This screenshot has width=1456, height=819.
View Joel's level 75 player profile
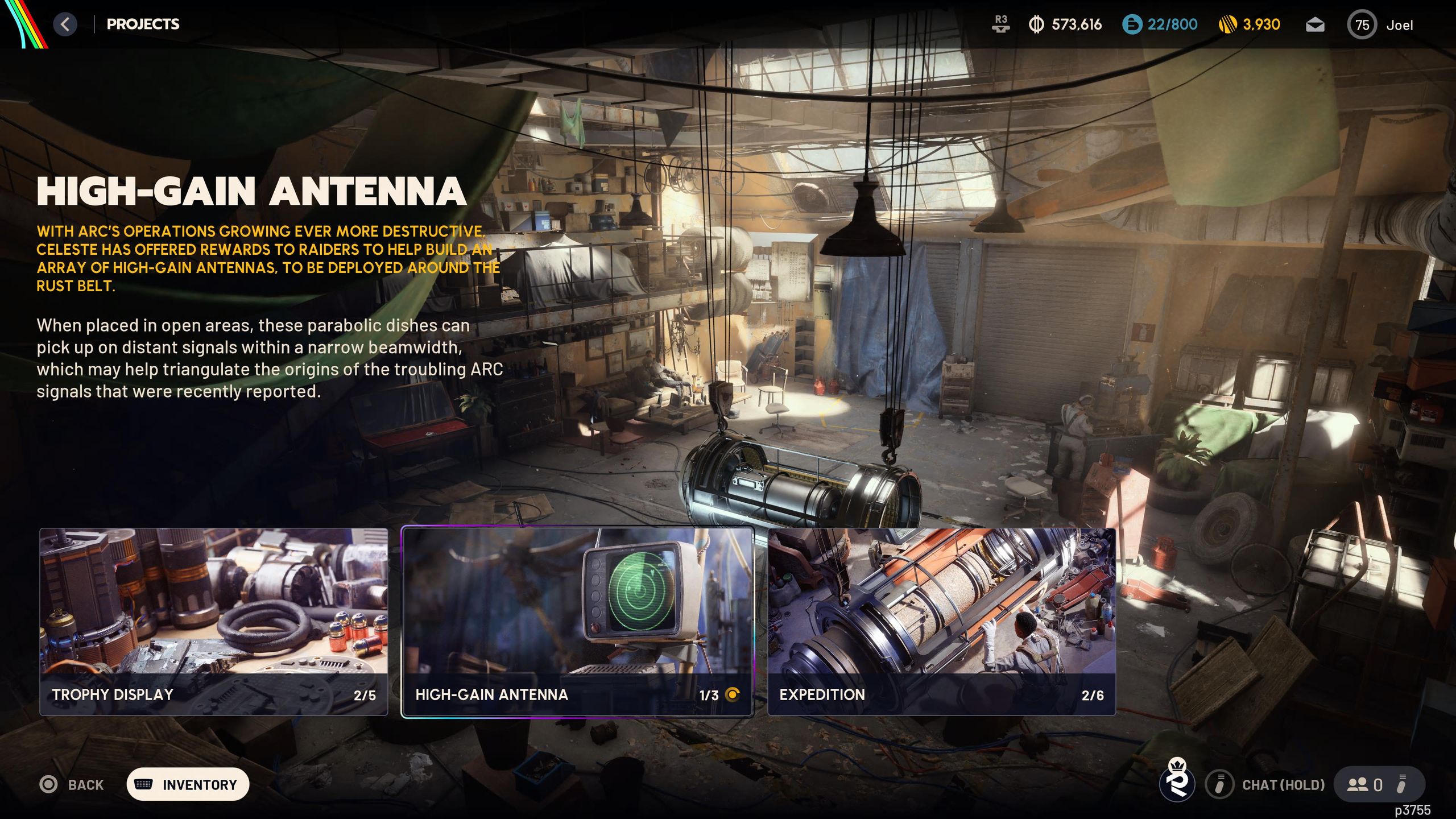coord(1380,25)
